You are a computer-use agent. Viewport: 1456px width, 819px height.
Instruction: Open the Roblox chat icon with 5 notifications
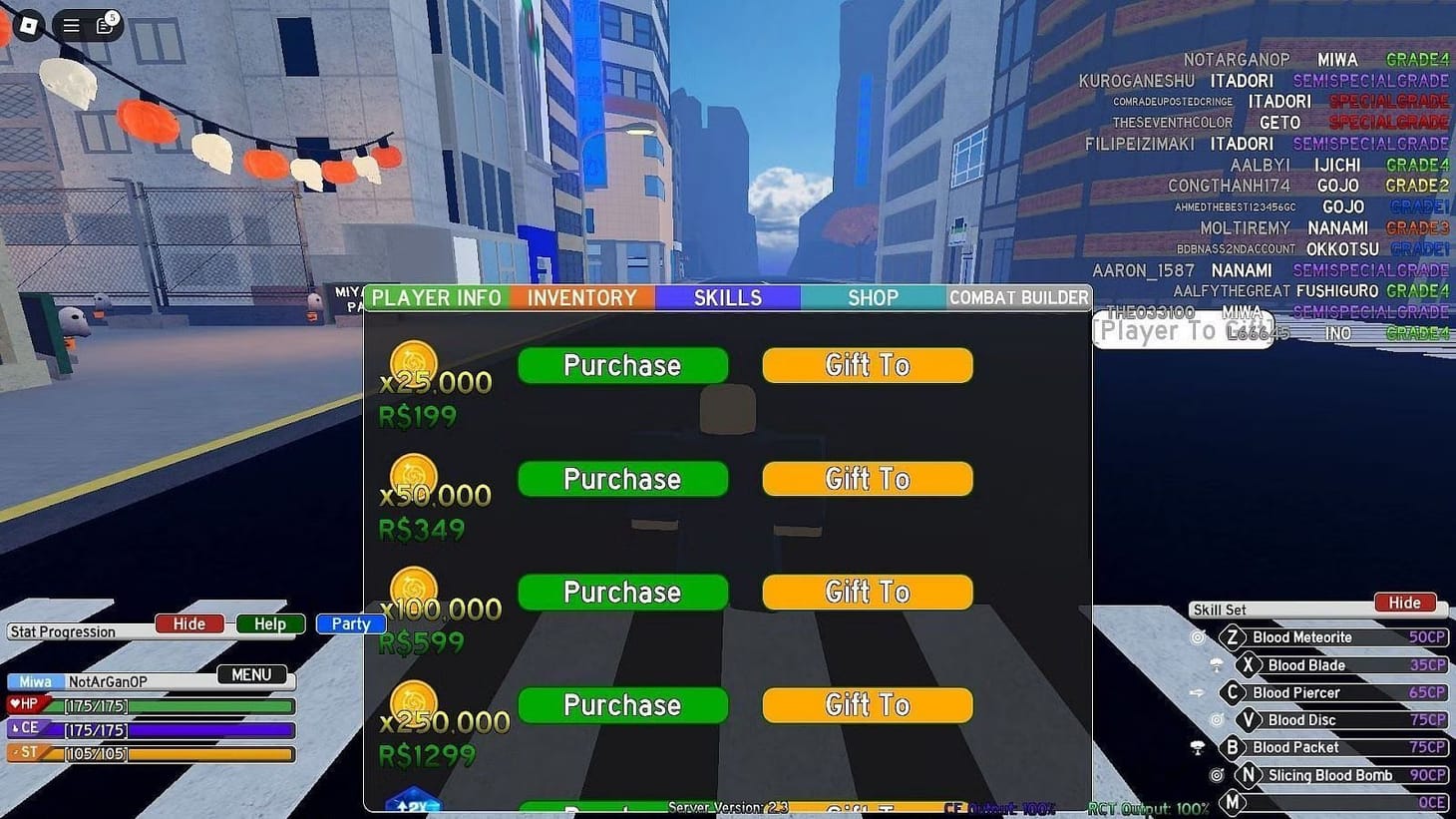[x=105, y=26]
